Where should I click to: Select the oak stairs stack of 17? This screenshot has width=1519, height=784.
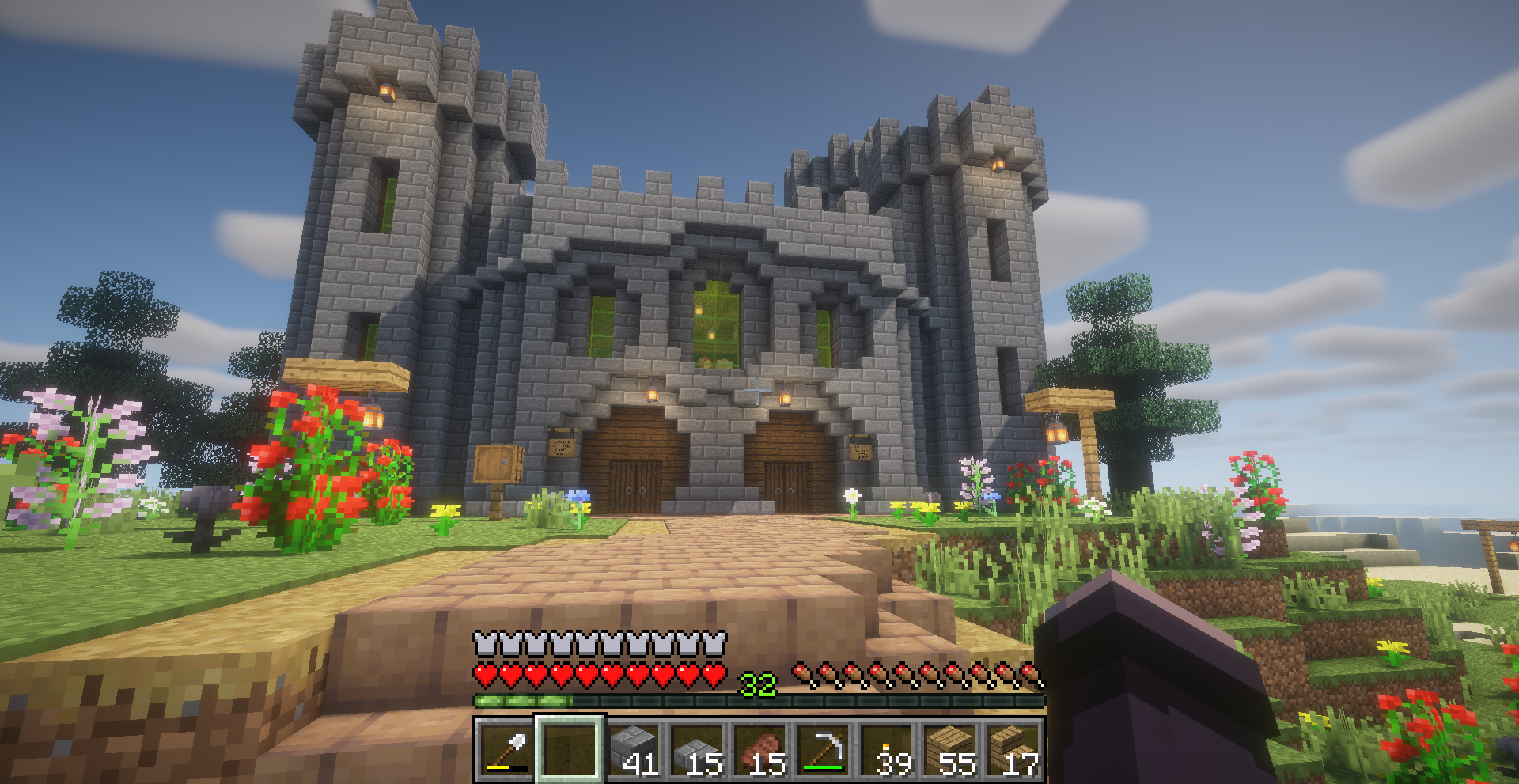[1013, 750]
